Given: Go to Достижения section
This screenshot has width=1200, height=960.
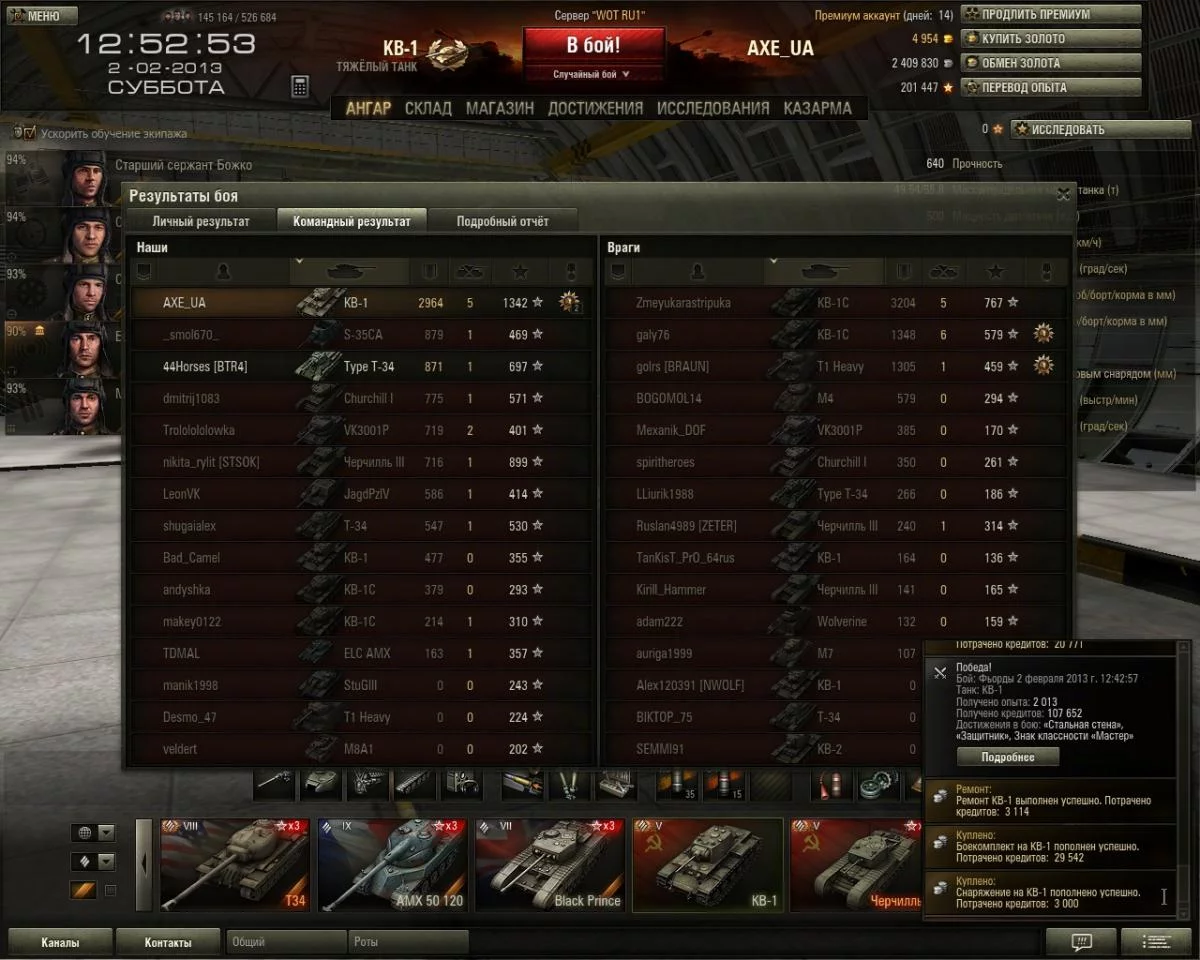Looking at the screenshot, I should (595, 108).
